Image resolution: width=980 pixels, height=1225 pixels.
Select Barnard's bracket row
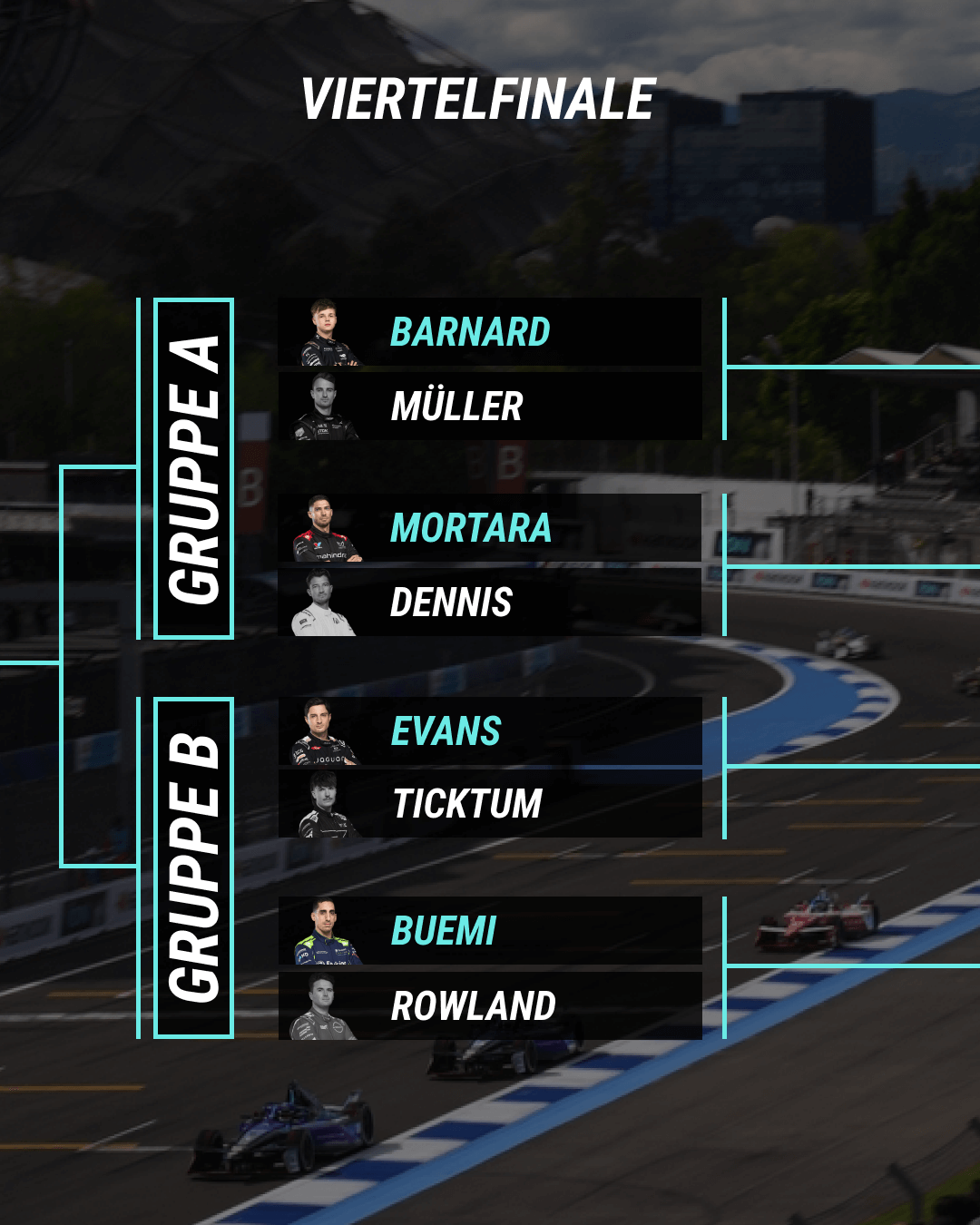tap(490, 332)
